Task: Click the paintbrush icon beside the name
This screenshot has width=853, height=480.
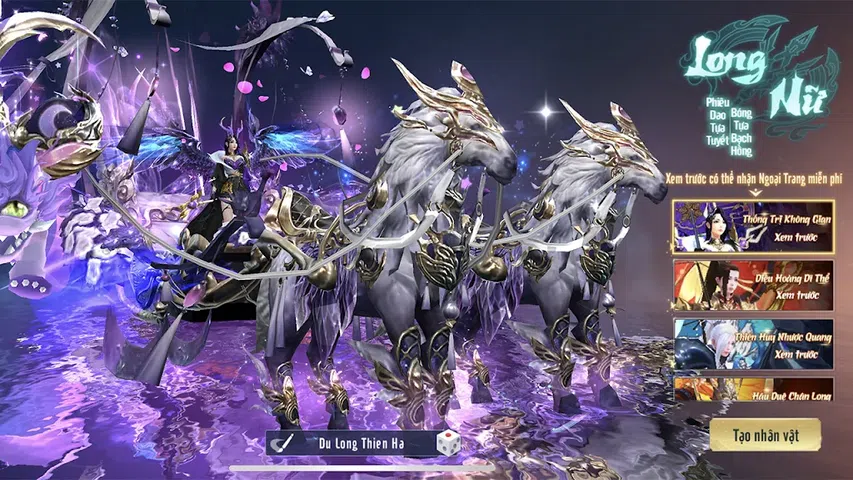Action: 285,443
